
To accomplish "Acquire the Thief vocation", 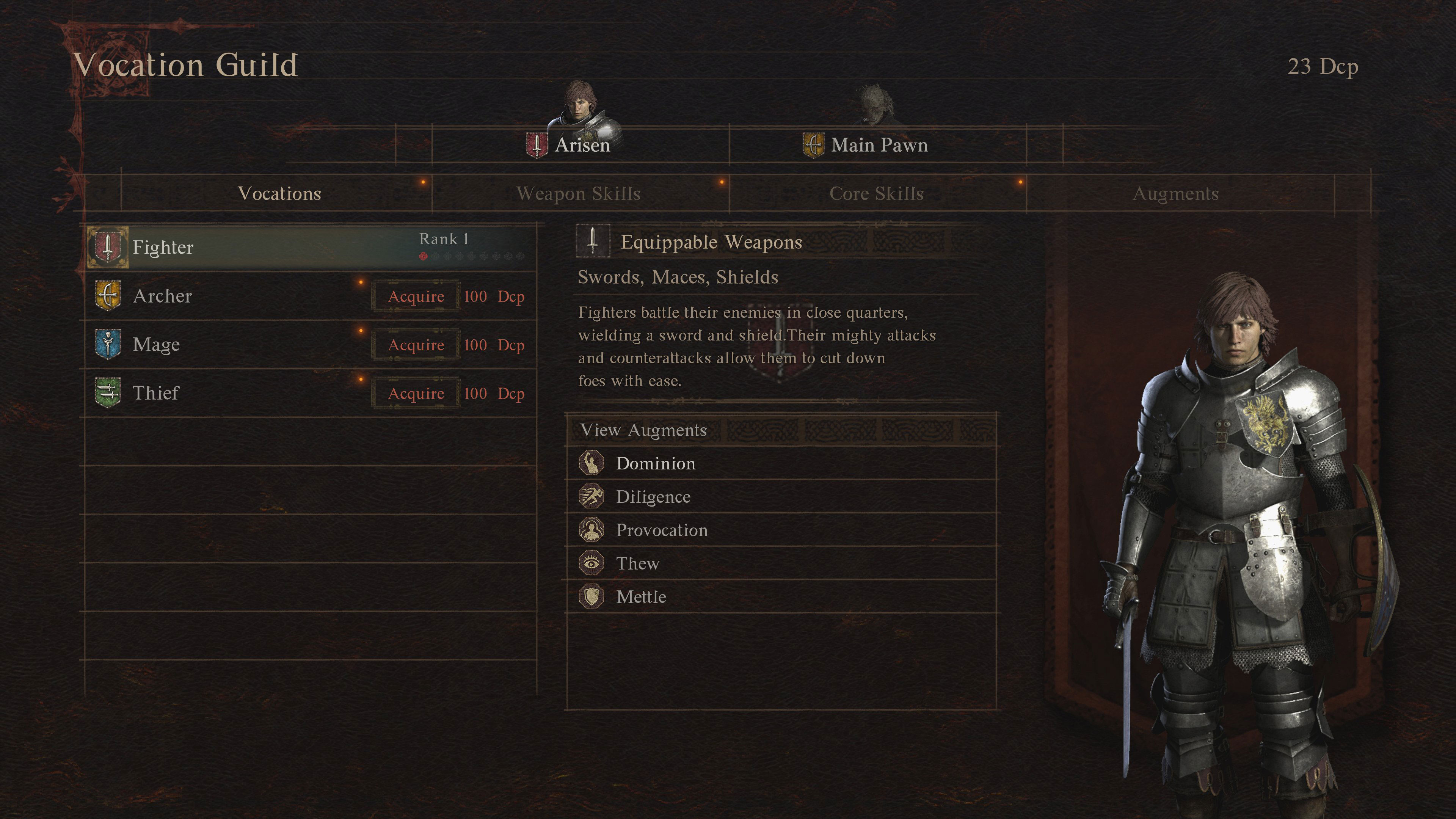I will [x=416, y=394].
